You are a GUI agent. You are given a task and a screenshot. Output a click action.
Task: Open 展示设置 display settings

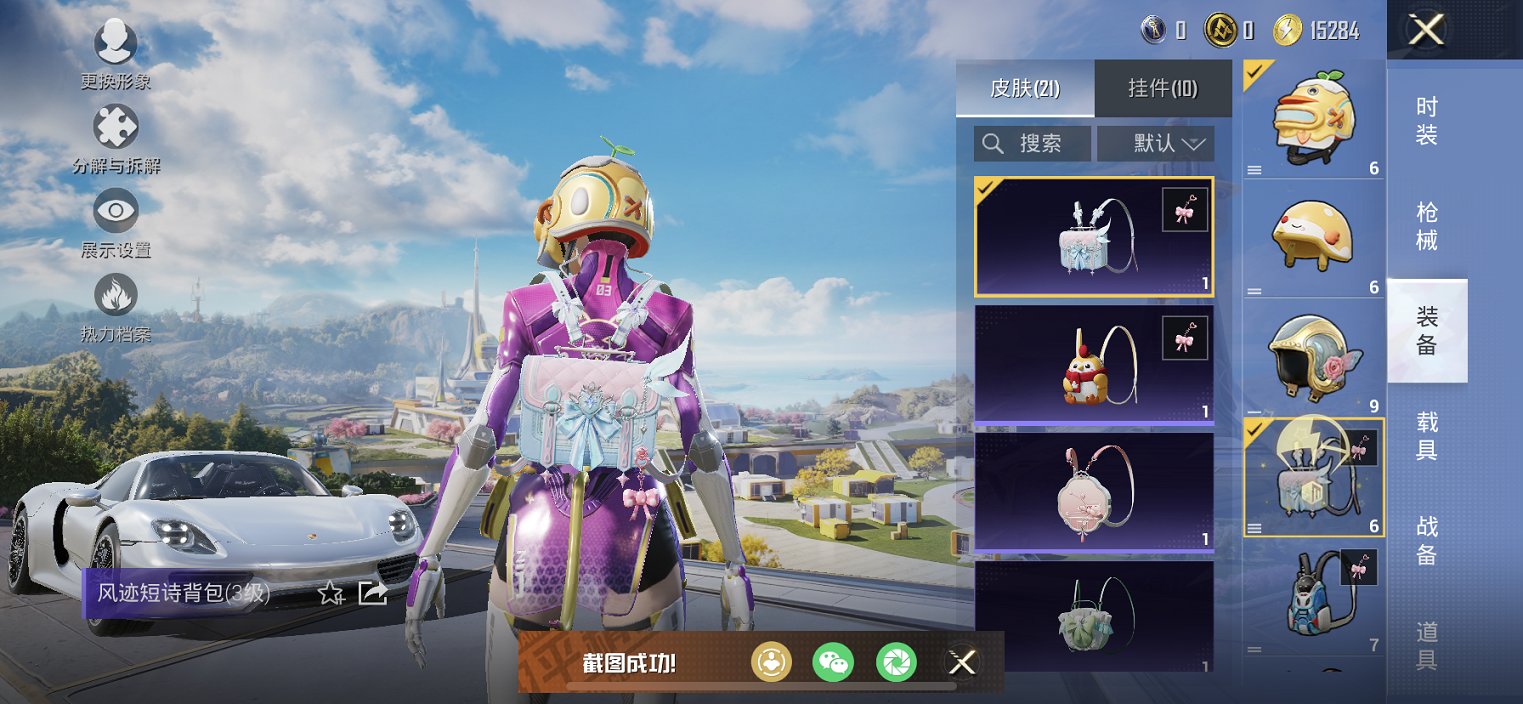point(115,211)
